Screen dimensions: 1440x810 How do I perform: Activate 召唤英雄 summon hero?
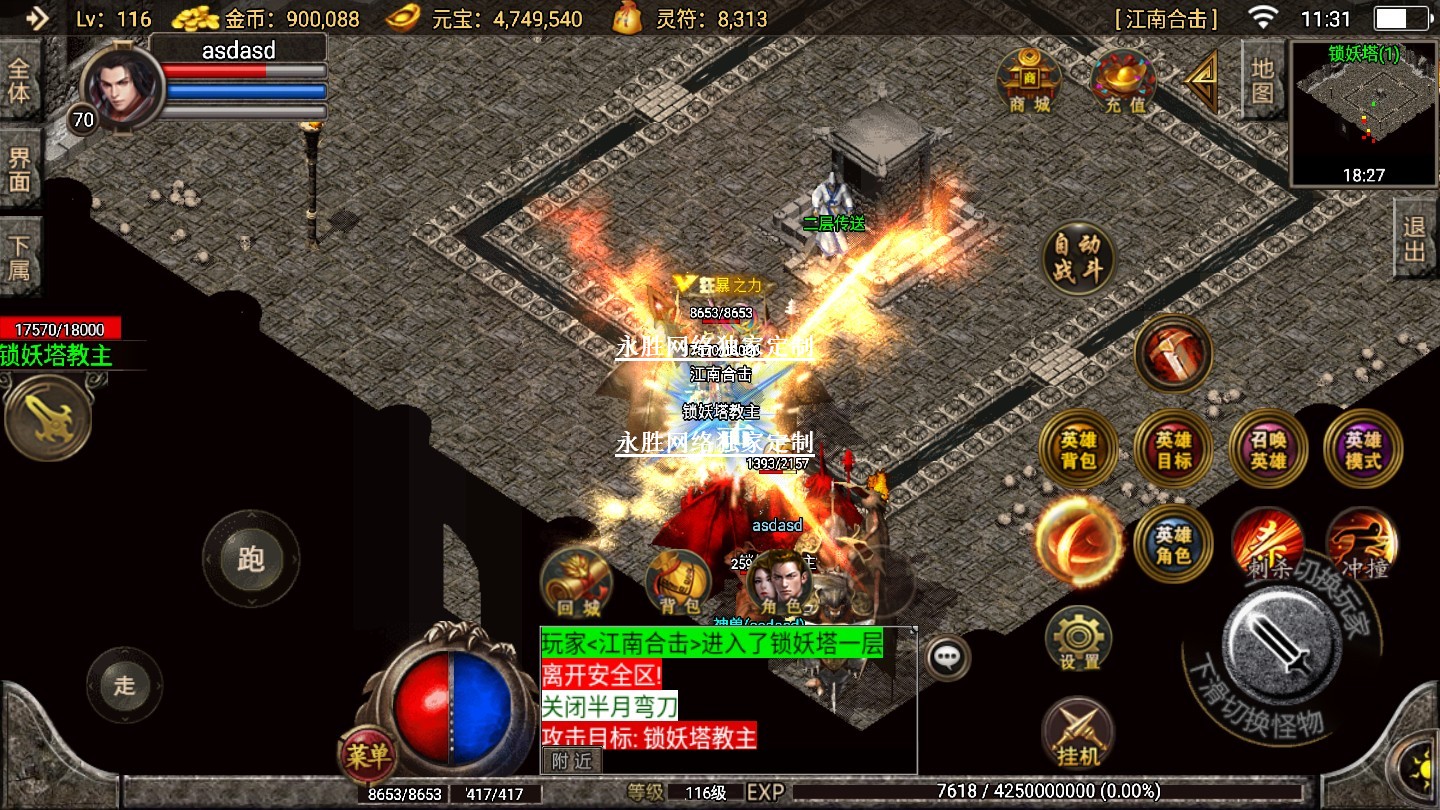pos(1267,449)
